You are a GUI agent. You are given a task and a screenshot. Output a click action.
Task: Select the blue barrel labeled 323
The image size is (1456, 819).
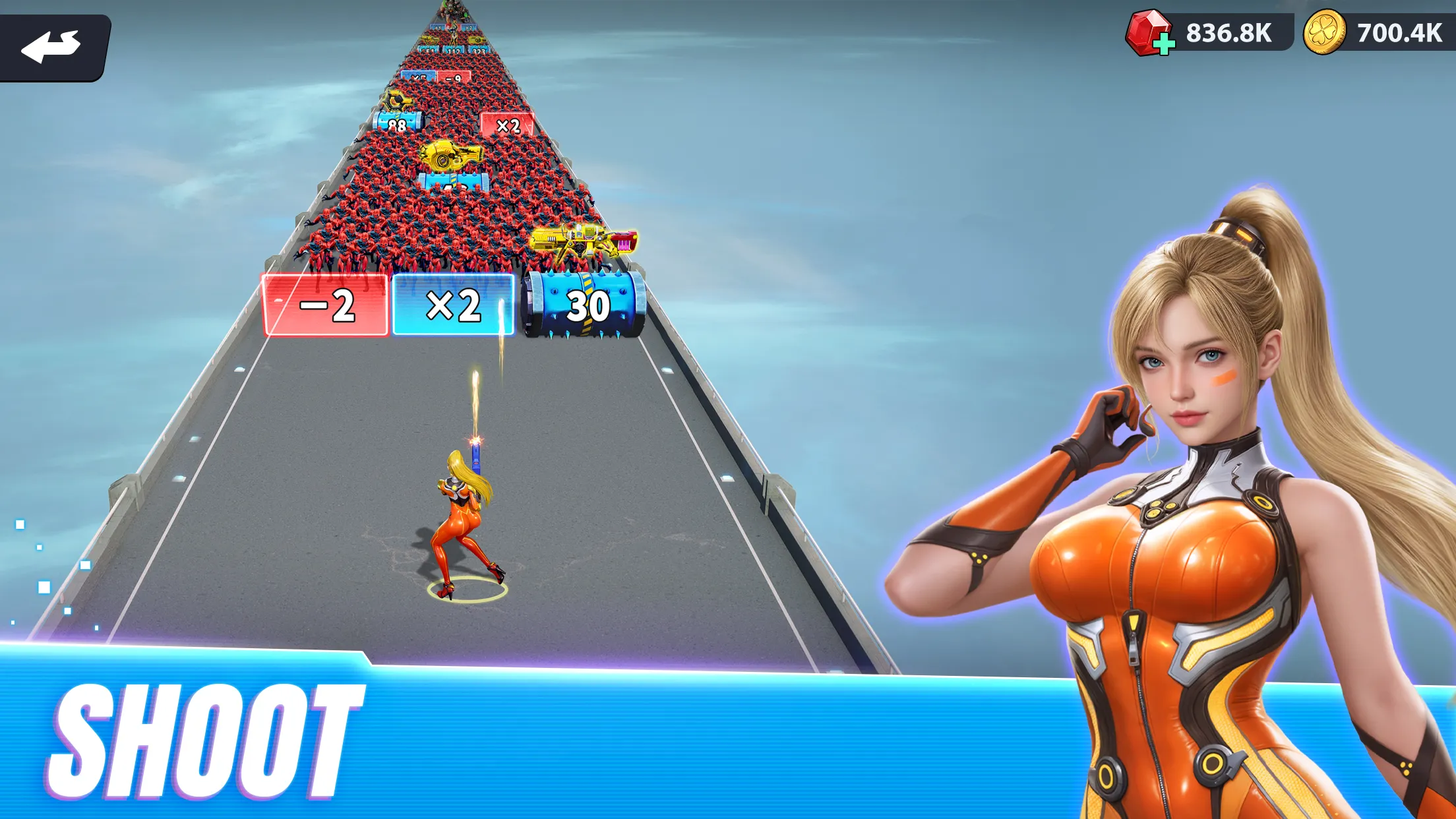click(x=478, y=51)
